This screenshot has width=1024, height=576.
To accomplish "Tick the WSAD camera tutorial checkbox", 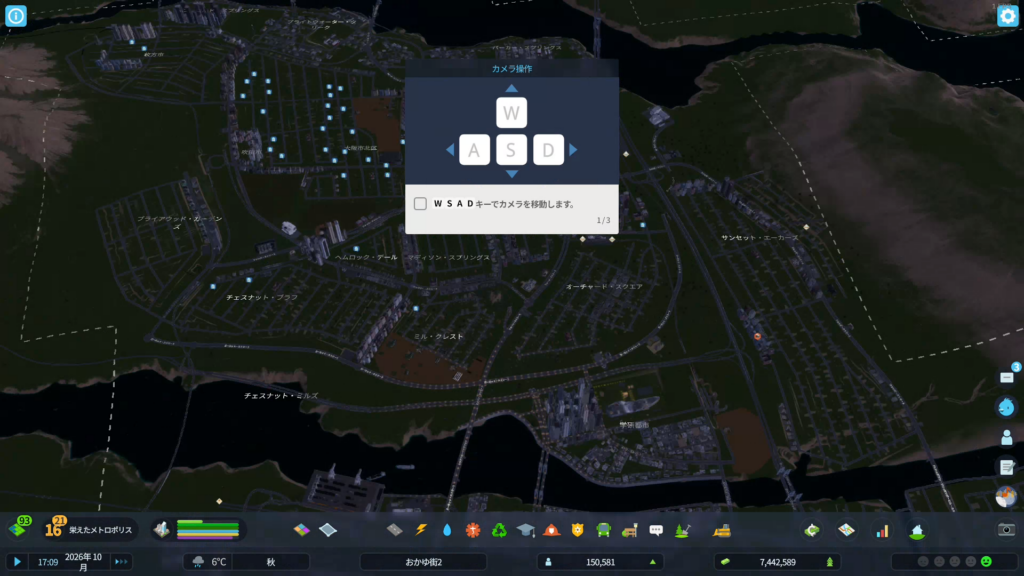I will point(420,203).
